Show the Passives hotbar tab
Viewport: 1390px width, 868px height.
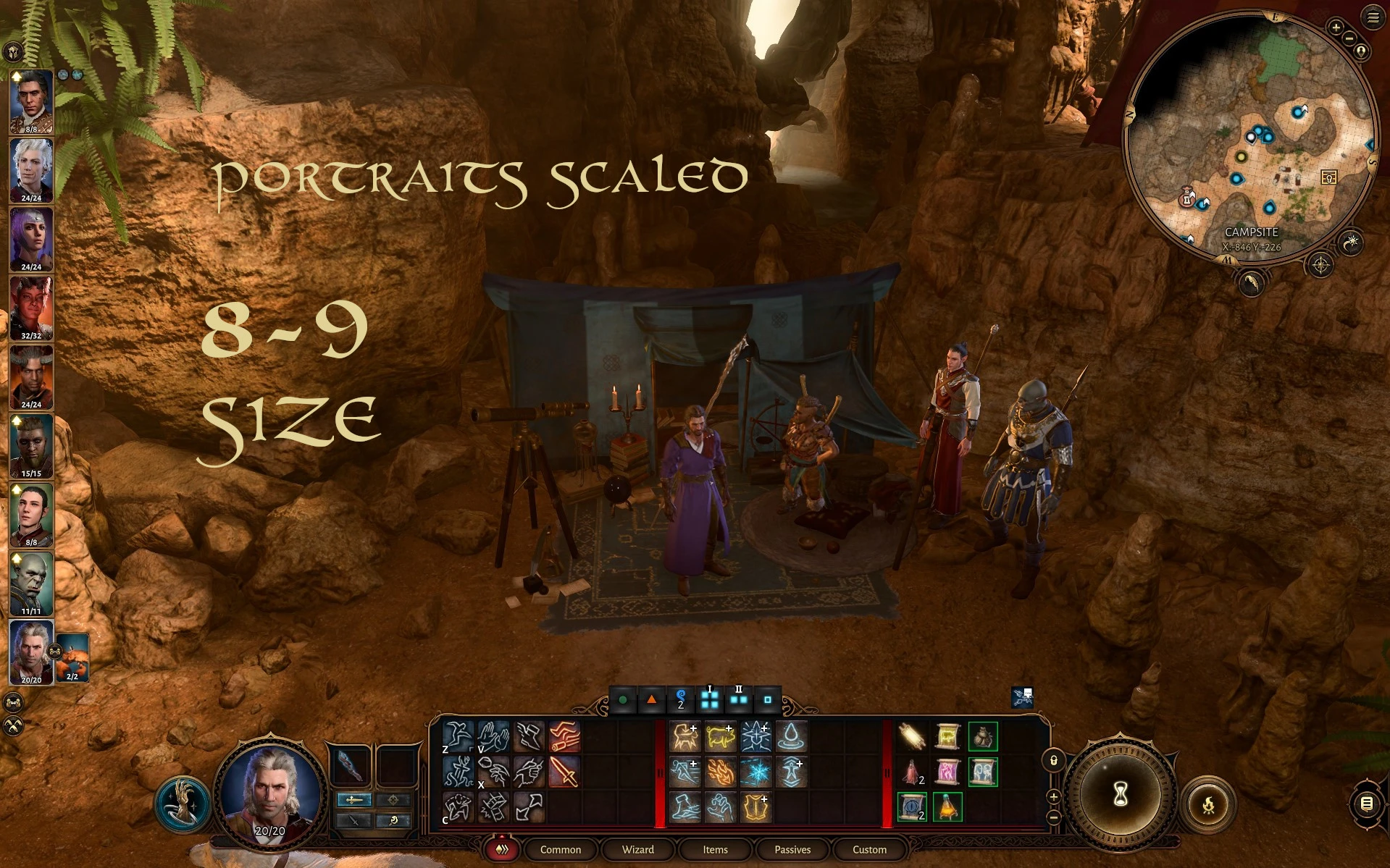click(x=792, y=849)
